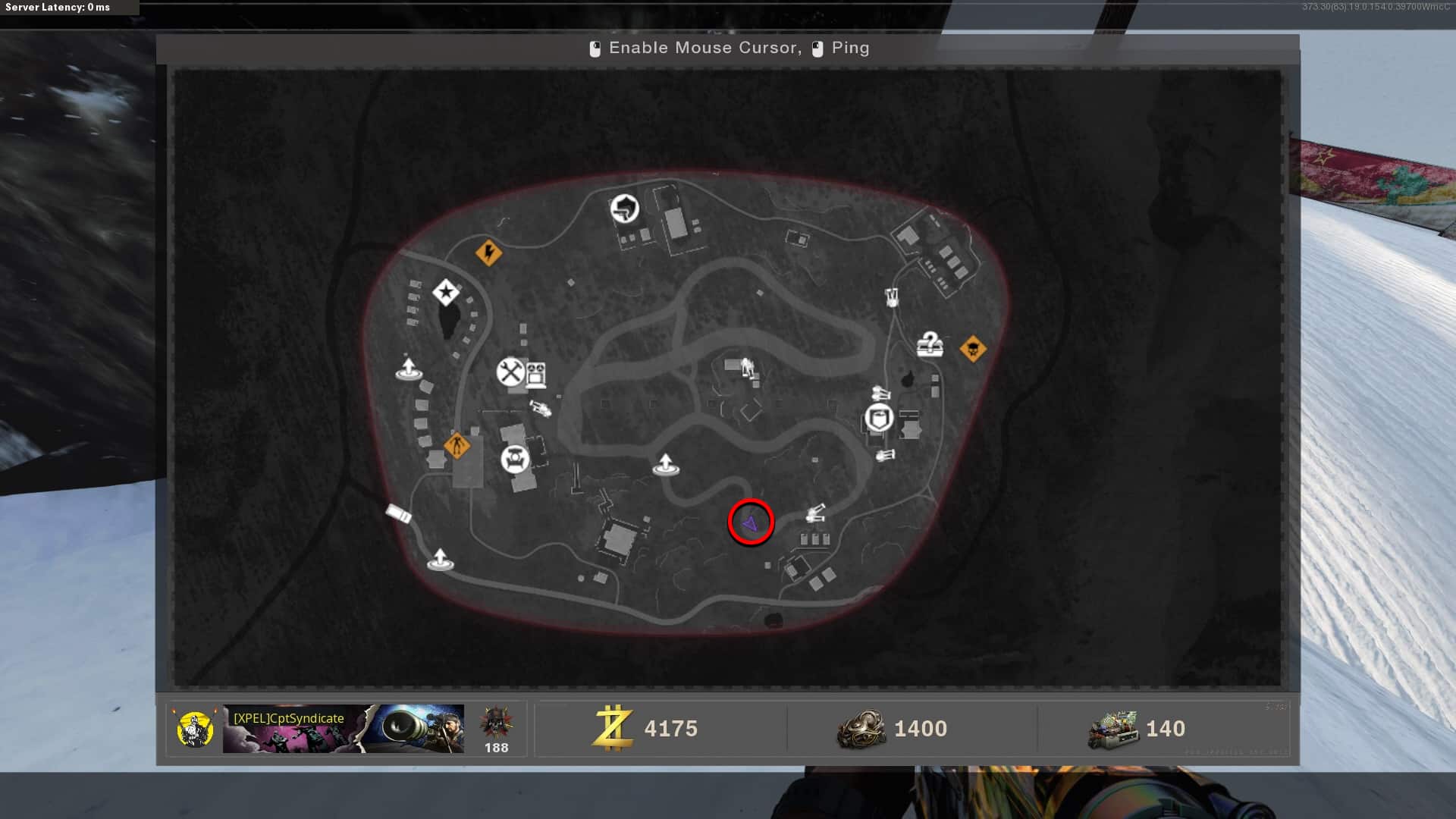This screenshot has width=1456, height=819.
Task: Ping the white truck vehicle marker
Action: [x=399, y=513]
